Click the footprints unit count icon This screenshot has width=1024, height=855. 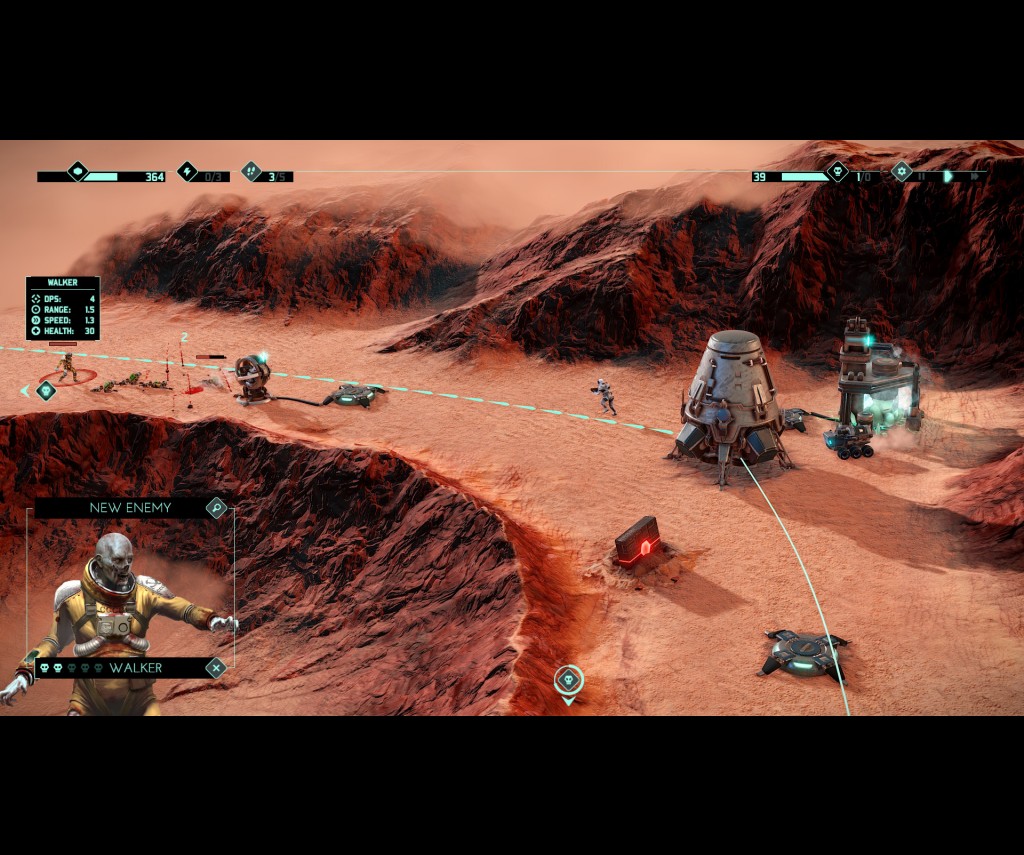point(251,171)
